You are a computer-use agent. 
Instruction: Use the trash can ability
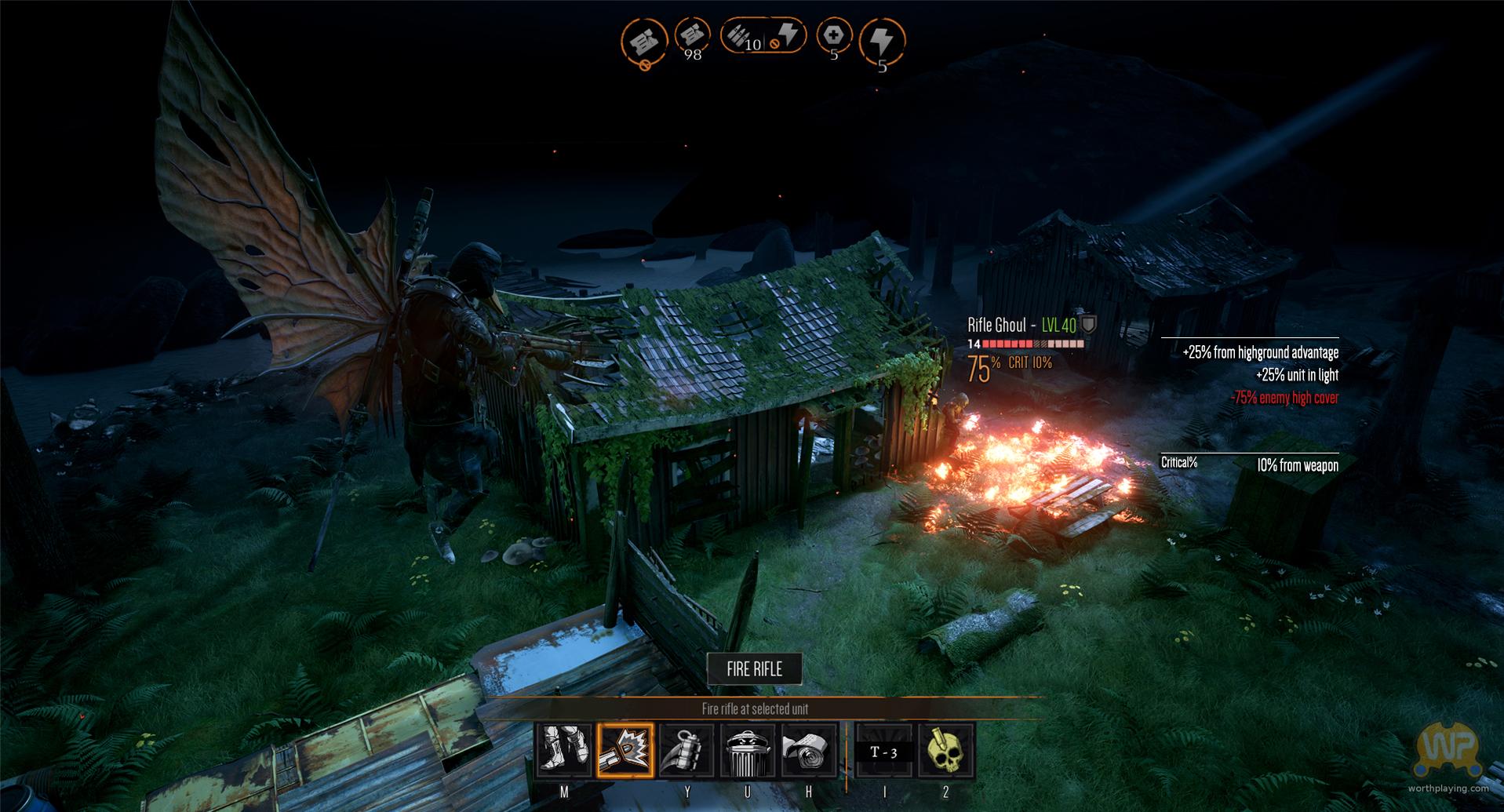tap(747, 751)
